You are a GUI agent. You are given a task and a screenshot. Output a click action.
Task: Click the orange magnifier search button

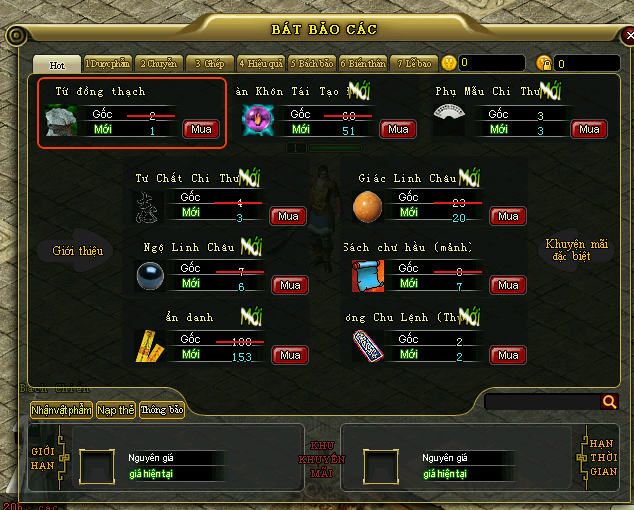[x=609, y=402]
